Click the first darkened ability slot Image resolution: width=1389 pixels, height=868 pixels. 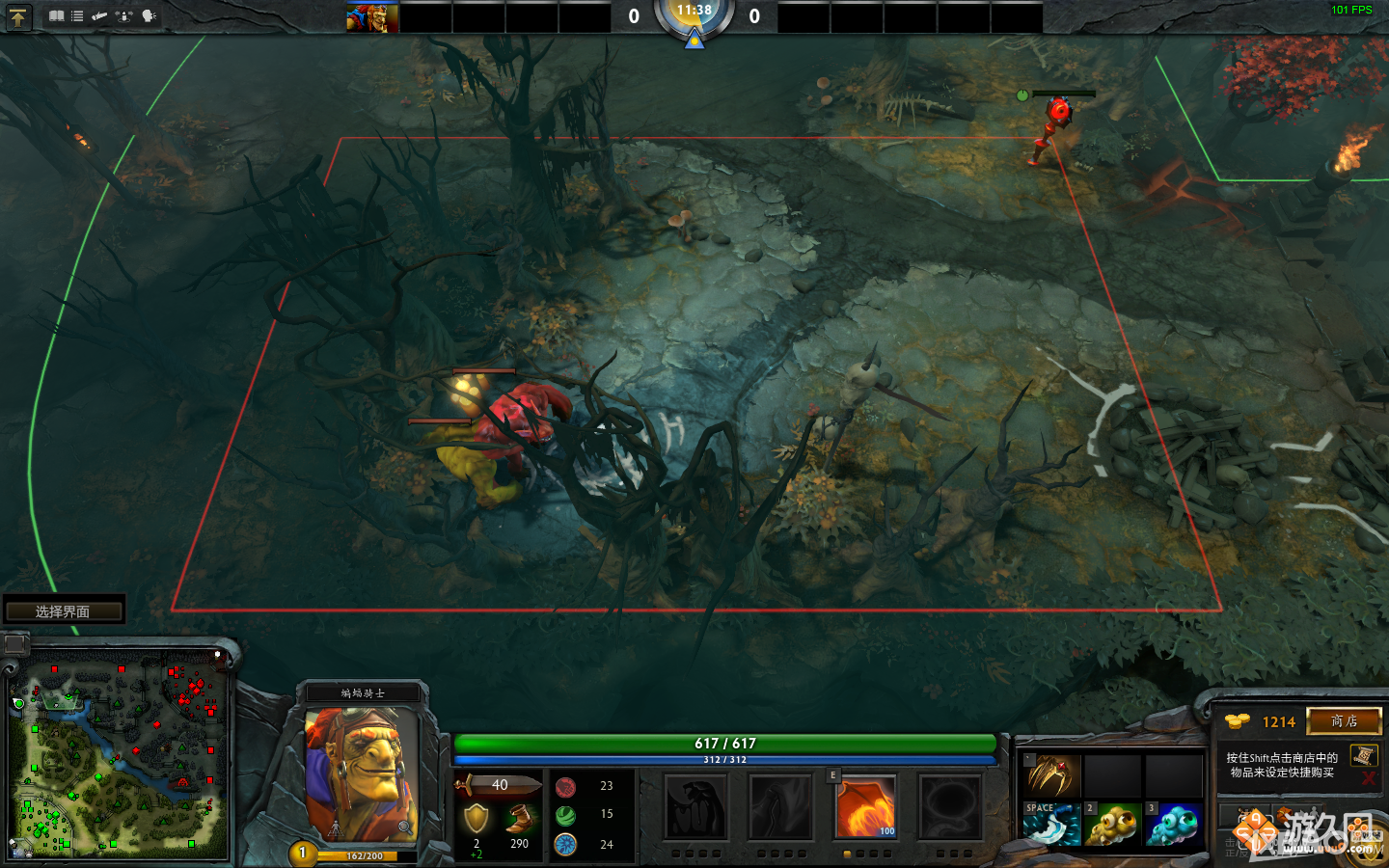point(697,808)
